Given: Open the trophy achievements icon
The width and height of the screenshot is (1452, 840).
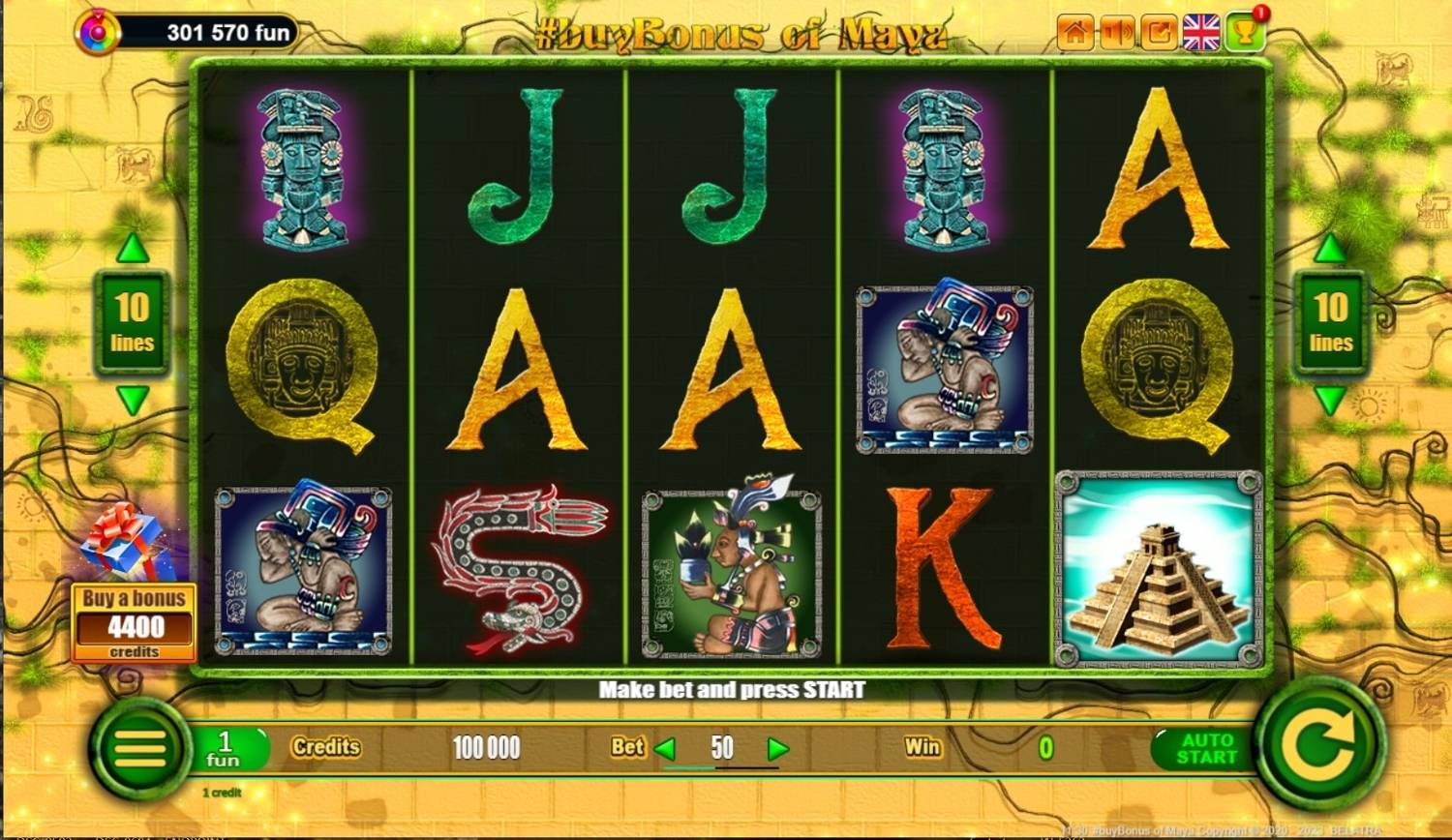Looking at the screenshot, I should 1245,29.
